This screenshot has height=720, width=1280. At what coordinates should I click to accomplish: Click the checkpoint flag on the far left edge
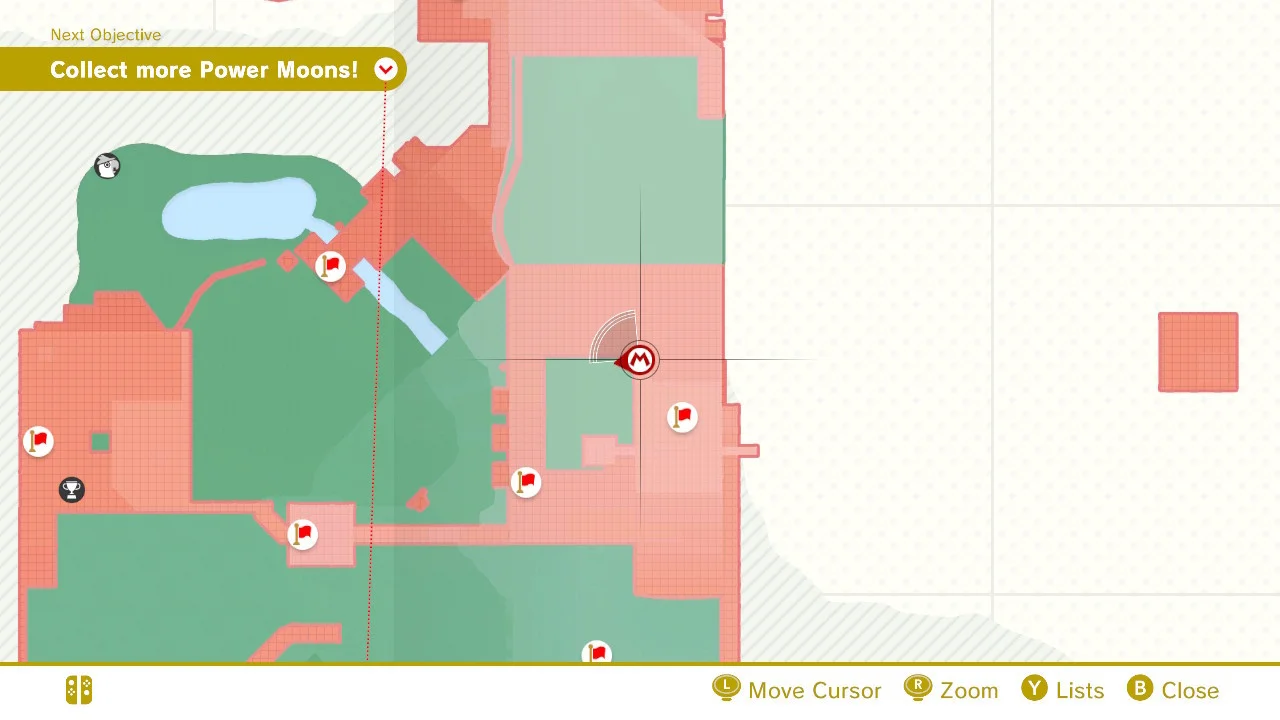tap(38, 441)
